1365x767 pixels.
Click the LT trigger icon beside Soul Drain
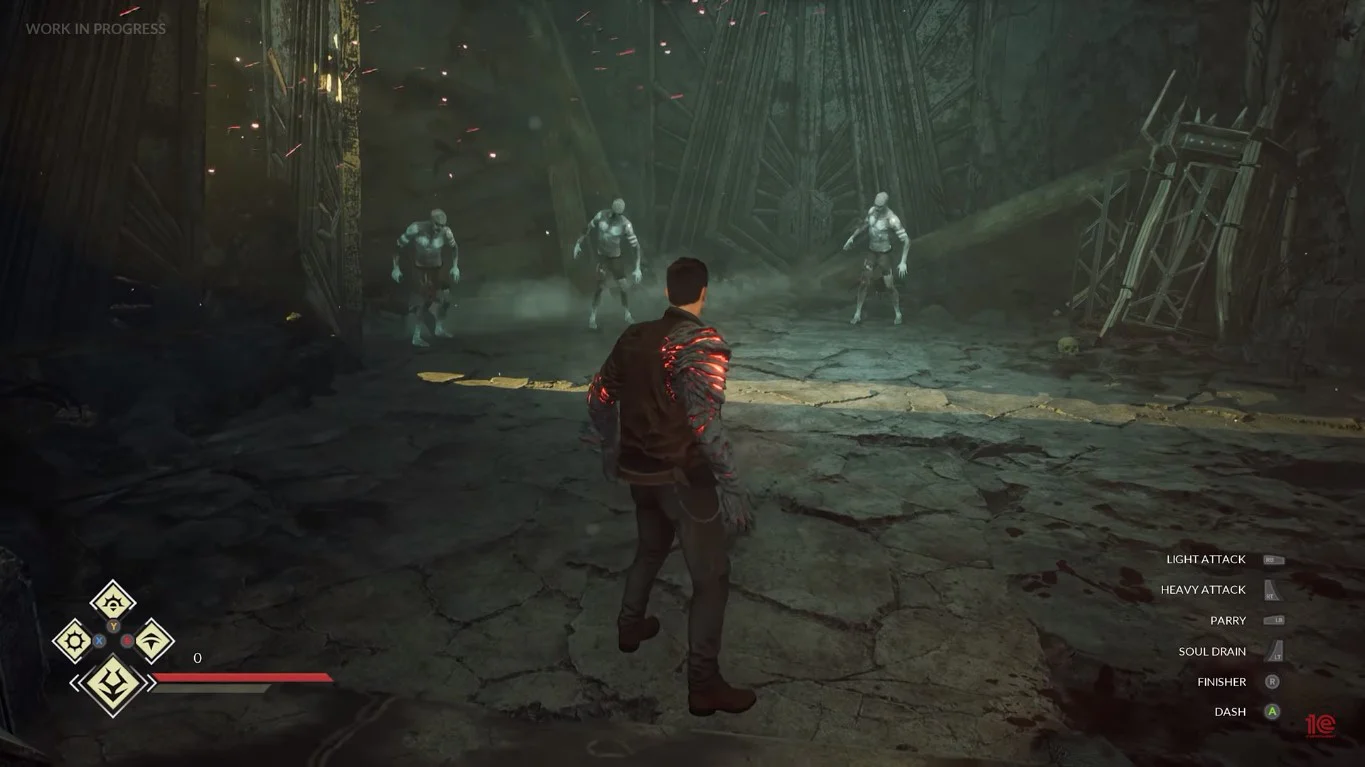pos(1276,651)
